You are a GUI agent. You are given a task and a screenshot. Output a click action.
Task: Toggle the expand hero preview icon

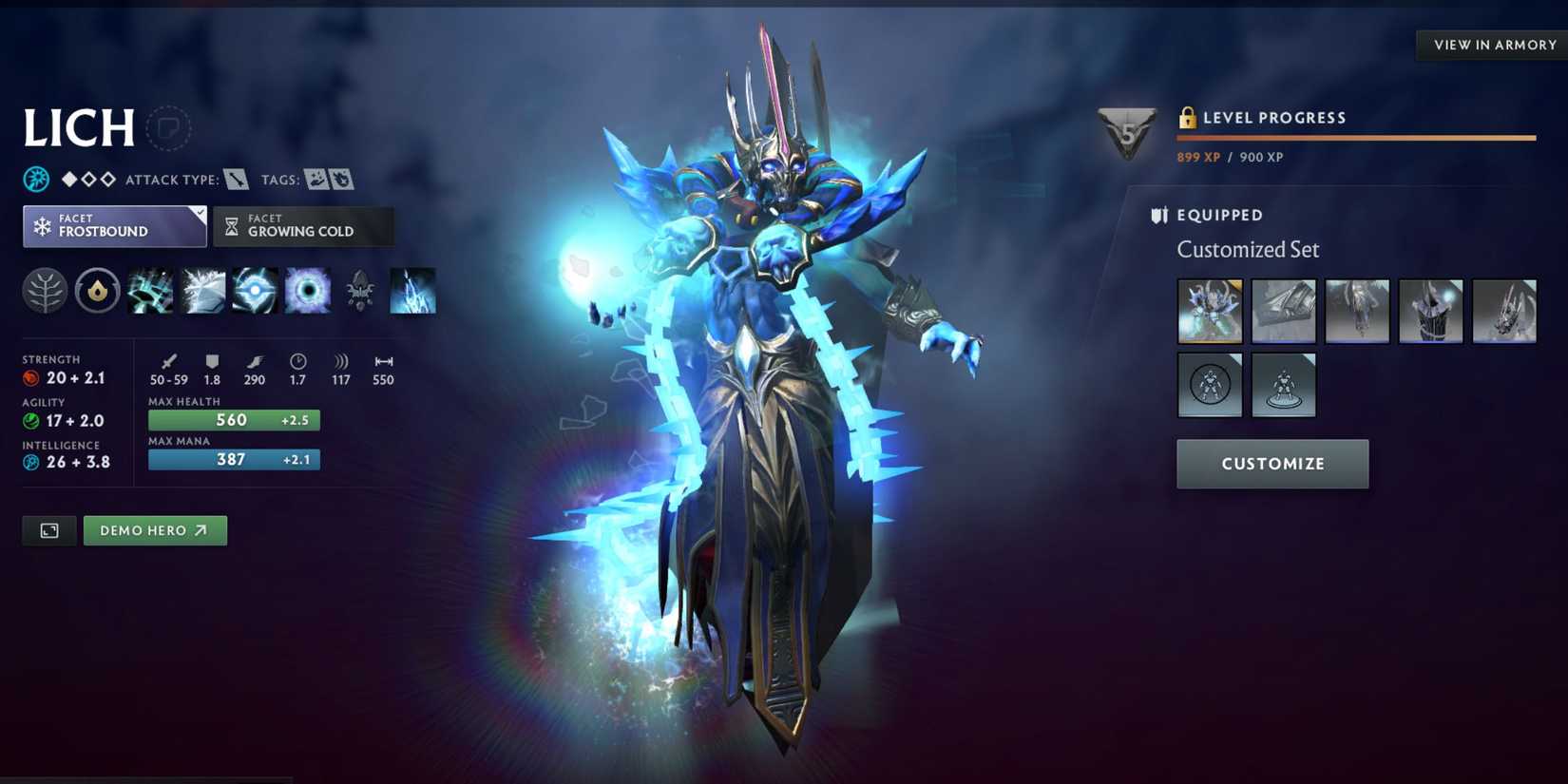(48, 530)
